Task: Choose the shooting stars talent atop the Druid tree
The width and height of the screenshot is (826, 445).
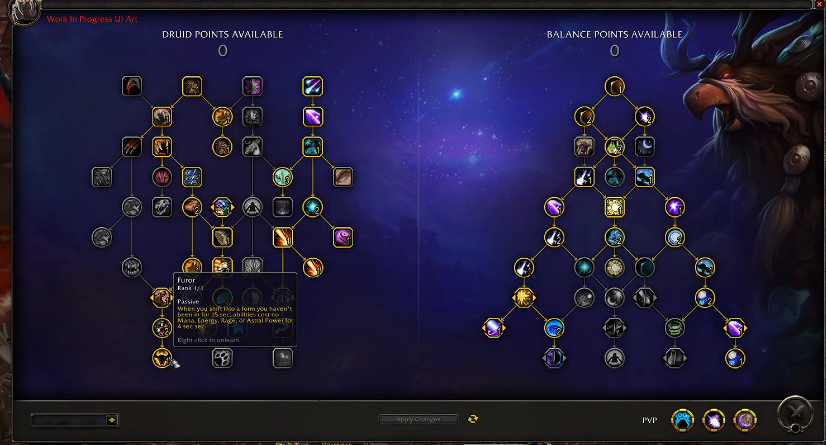Action: pyautogui.click(x=313, y=87)
